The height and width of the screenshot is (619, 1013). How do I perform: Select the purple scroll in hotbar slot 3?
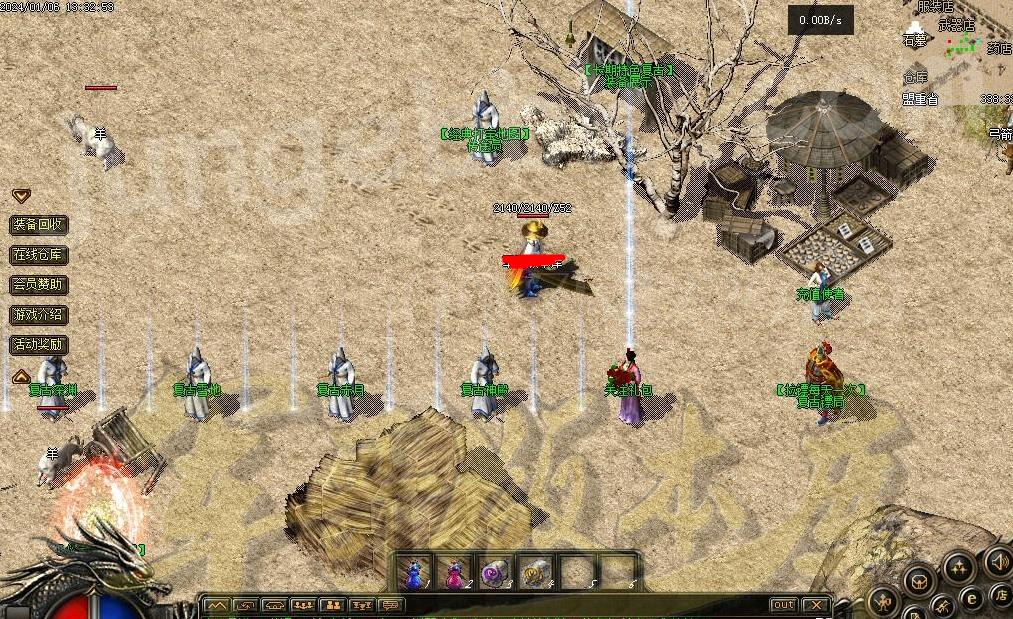point(495,574)
